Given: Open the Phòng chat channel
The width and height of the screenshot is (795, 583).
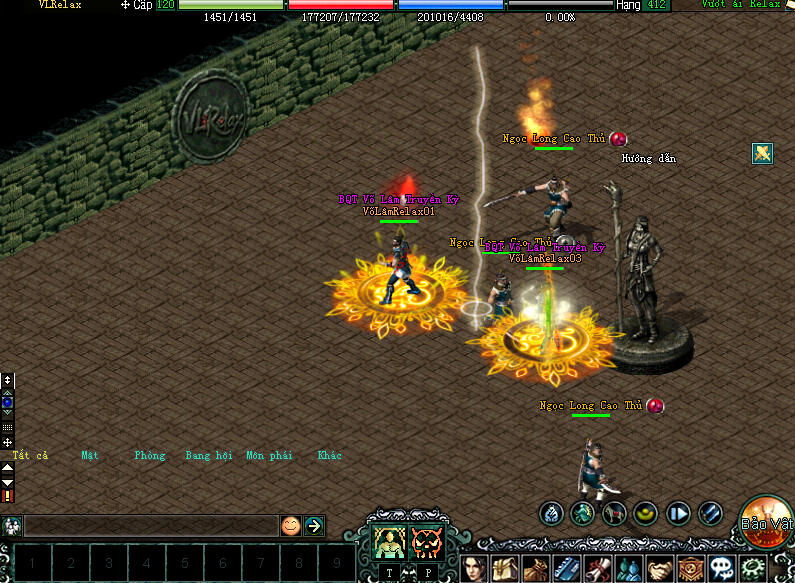Looking at the screenshot, I should click(x=149, y=456).
